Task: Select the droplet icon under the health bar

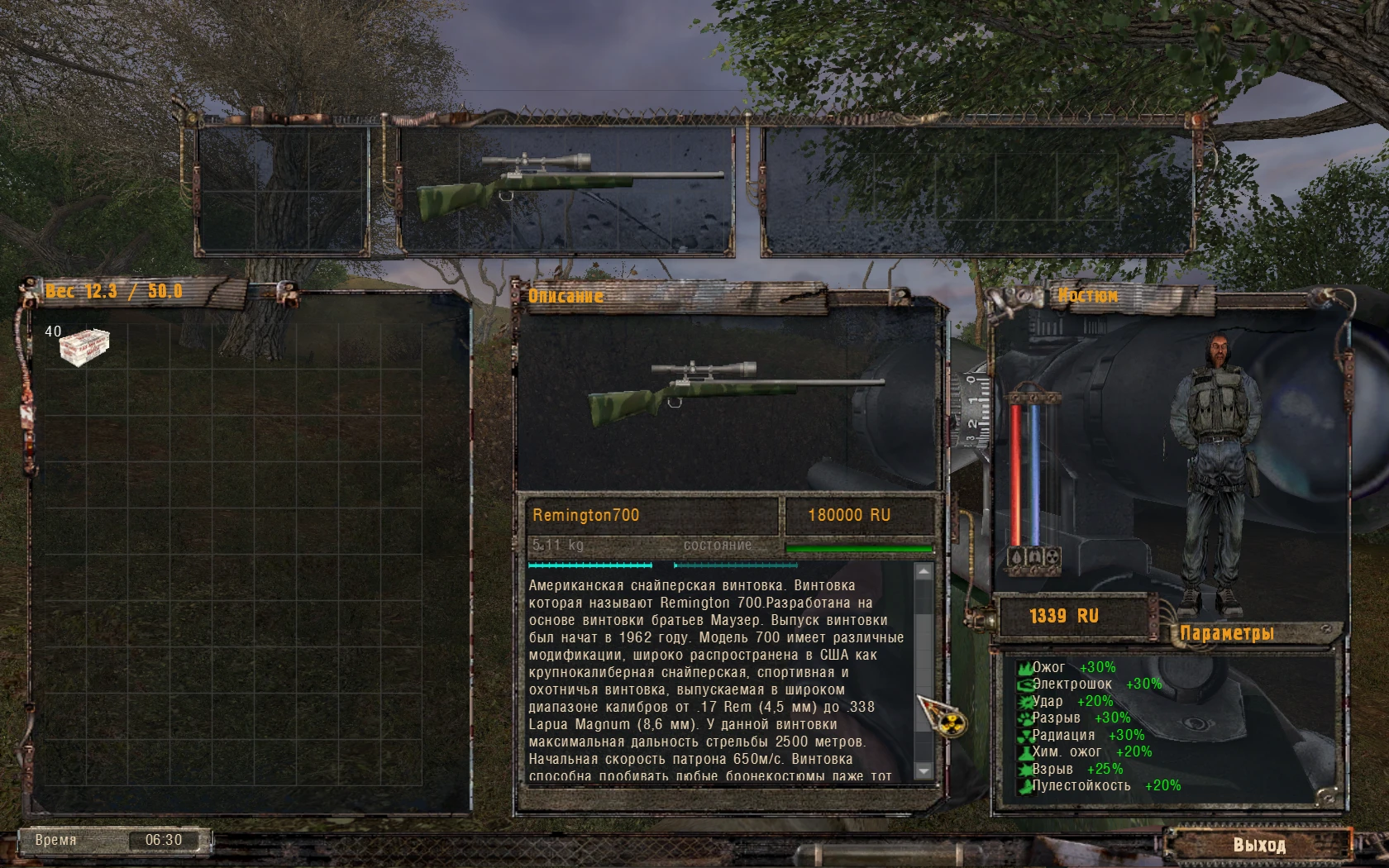Action: (1015, 556)
